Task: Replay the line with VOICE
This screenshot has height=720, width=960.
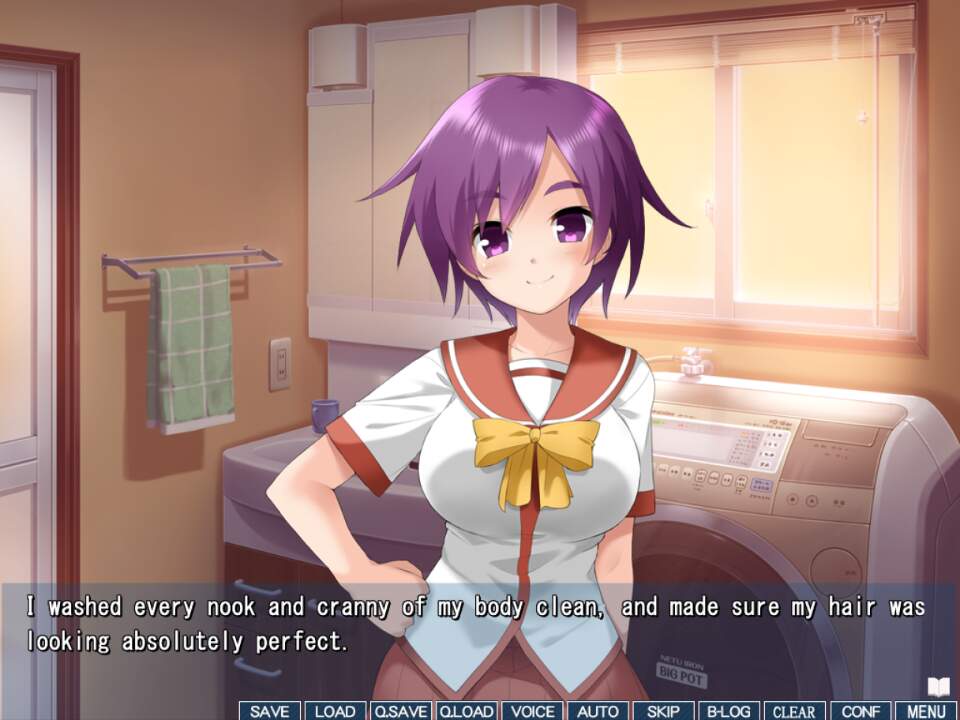Action: (532, 711)
